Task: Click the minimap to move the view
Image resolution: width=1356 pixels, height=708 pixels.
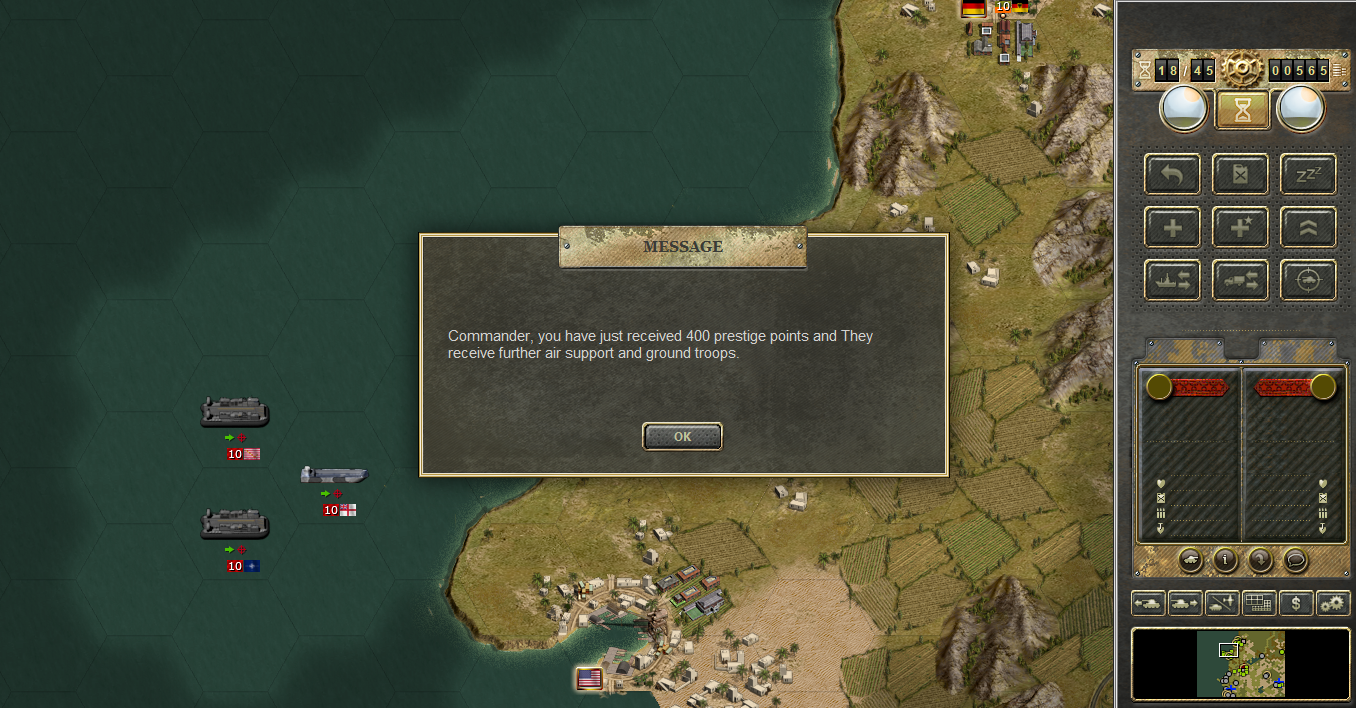Action: tap(1240, 664)
